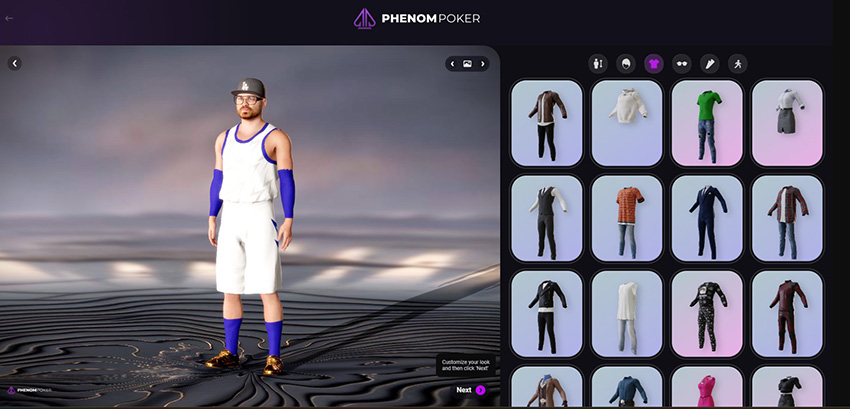Click Next to continue
This screenshot has width=850, height=409.
470,390
